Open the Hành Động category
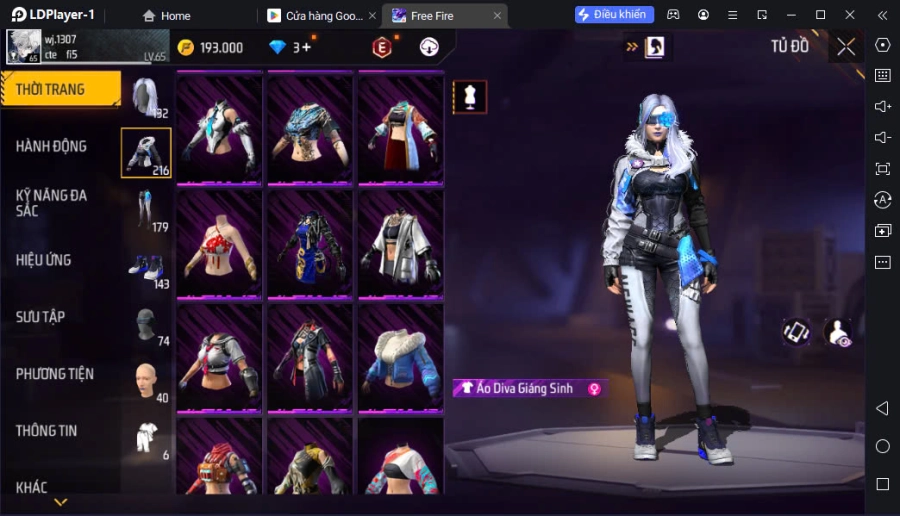 coord(52,146)
